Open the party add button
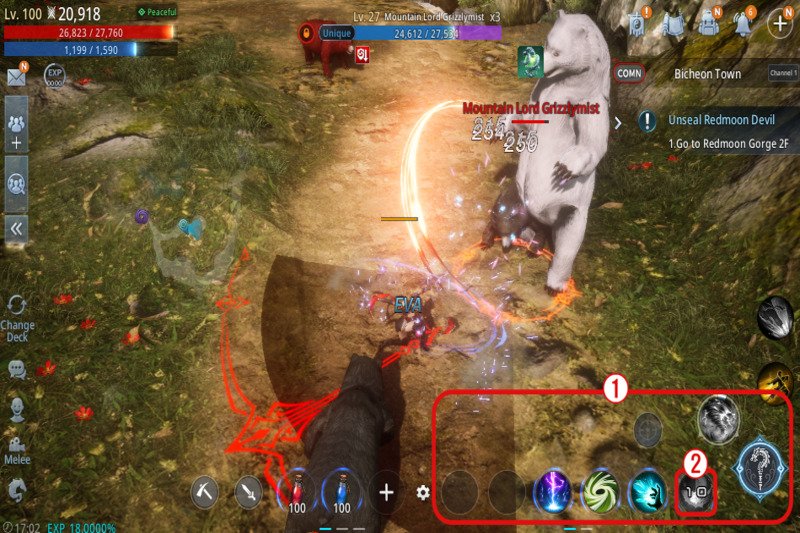Screen dimensions: 800x533 (17, 130)
